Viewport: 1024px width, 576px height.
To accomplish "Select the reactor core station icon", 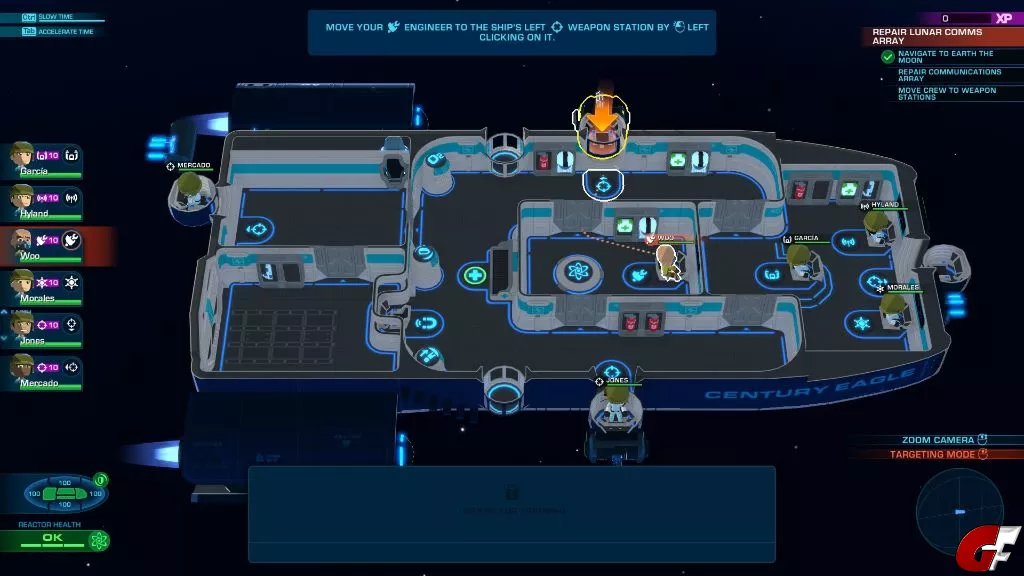I will [577, 270].
